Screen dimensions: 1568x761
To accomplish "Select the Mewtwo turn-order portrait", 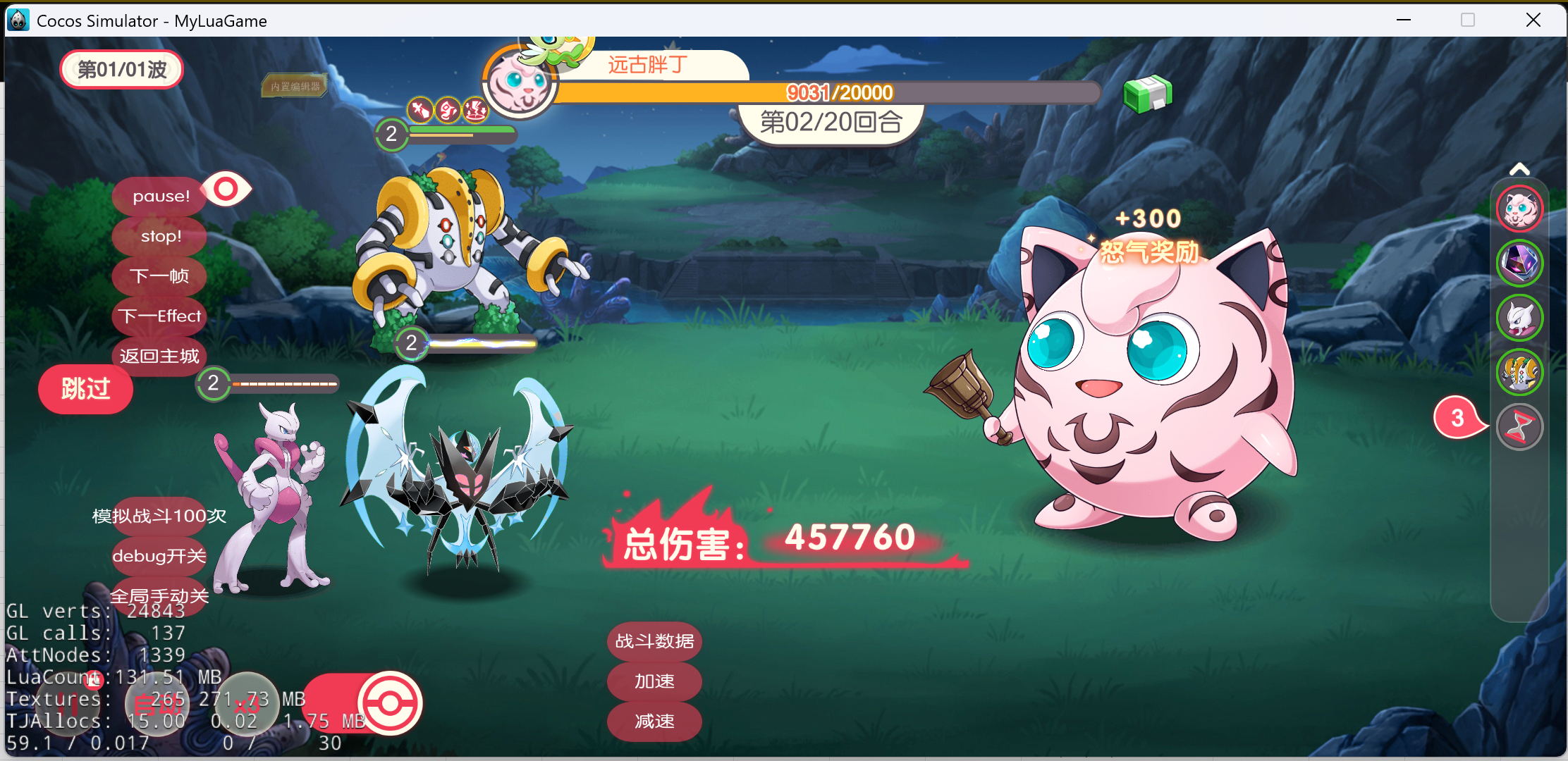I will (1519, 318).
